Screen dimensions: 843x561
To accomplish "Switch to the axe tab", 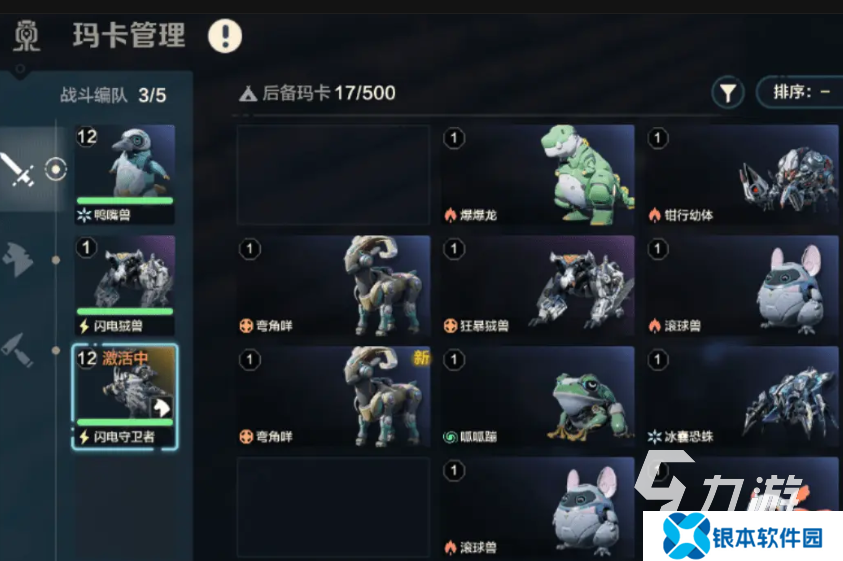I will pos(19,259).
